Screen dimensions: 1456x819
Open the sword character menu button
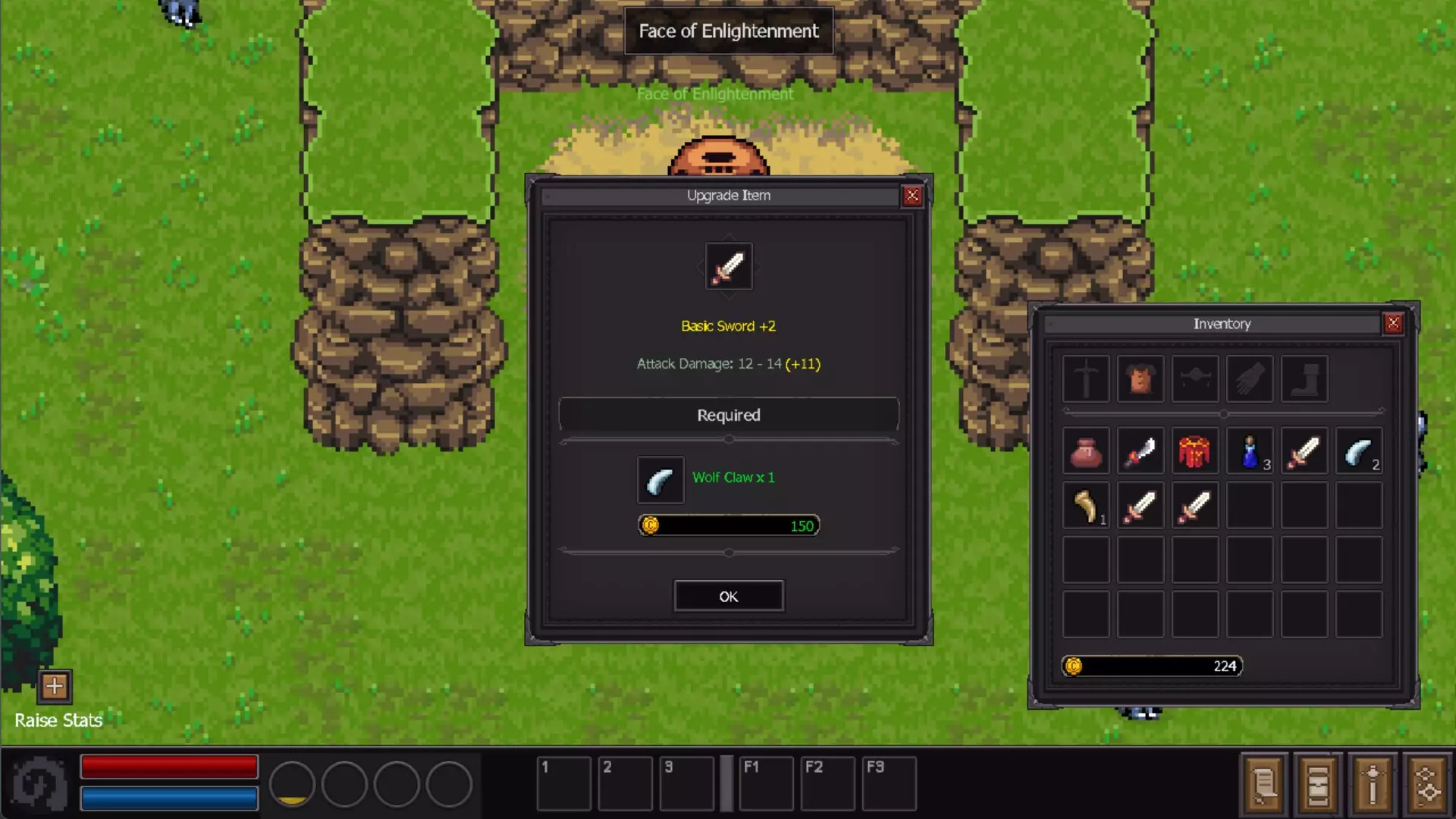click(1373, 783)
